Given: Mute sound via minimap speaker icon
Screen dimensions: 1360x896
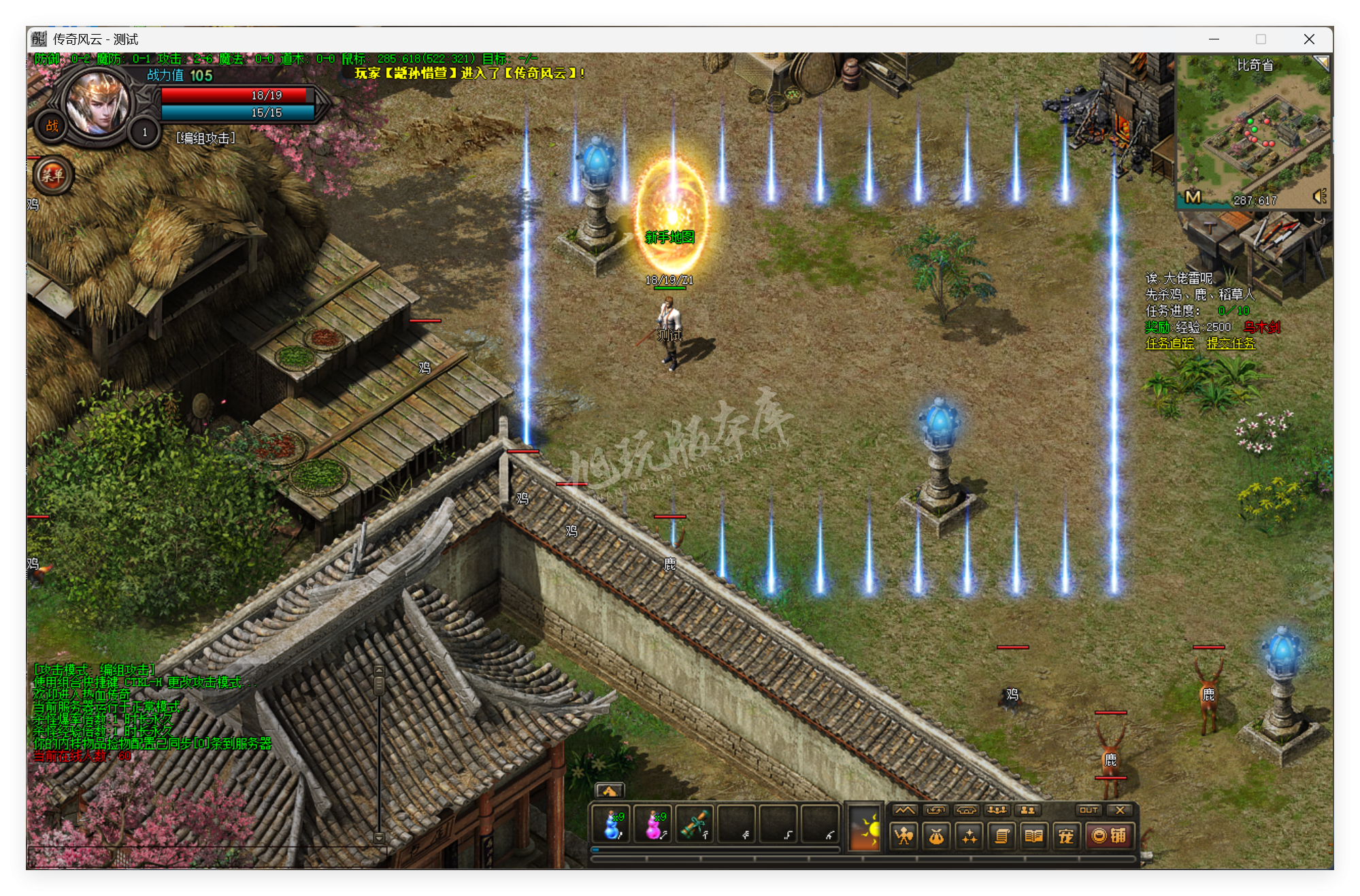Looking at the screenshot, I should pyautogui.click(x=1318, y=197).
